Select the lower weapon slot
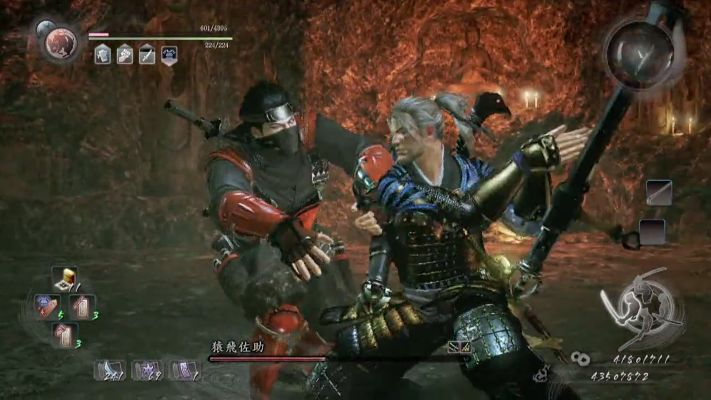This screenshot has width=711, height=400. pyautogui.click(x=652, y=232)
